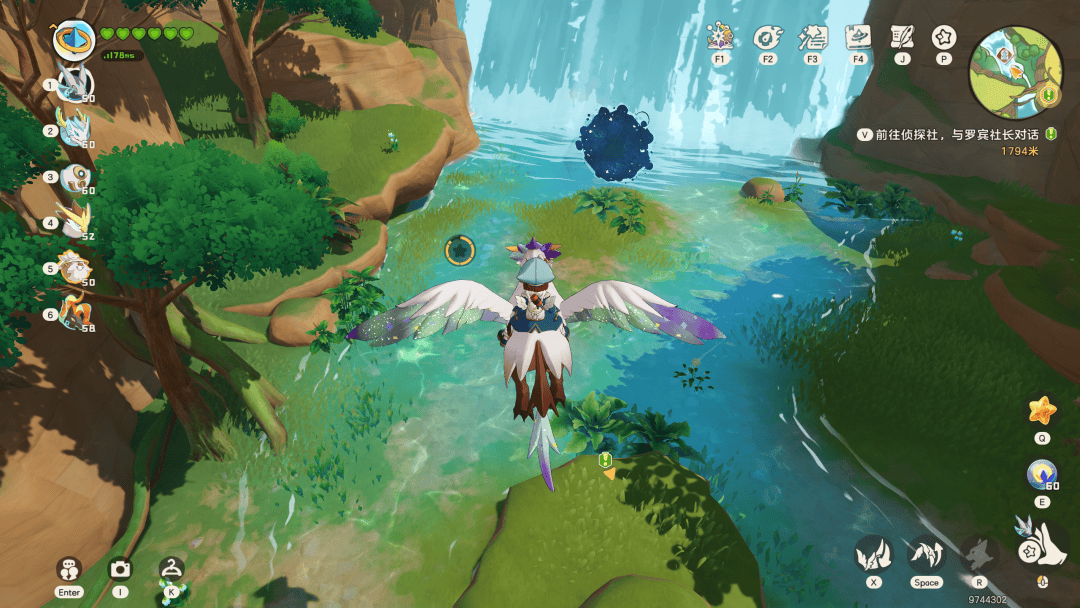Pick the straw-hat creature in slot five
The height and width of the screenshot is (608, 1080).
(x=74, y=268)
